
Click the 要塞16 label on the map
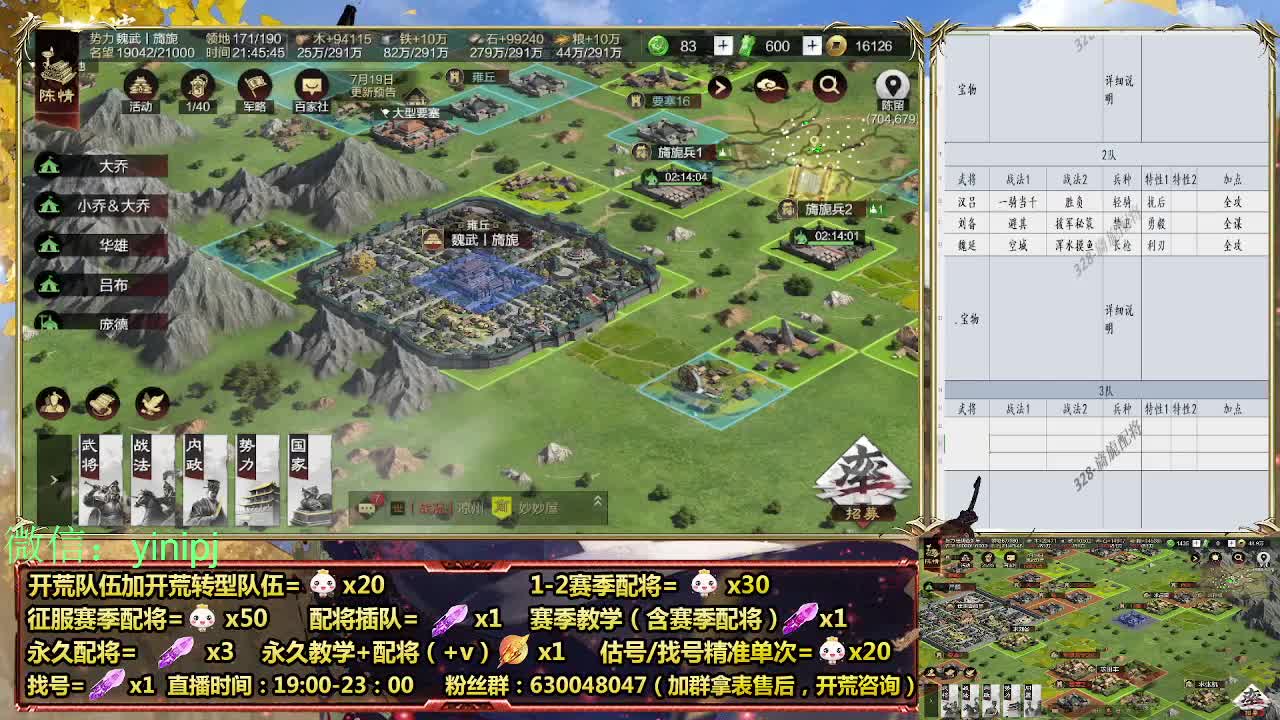pos(662,101)
